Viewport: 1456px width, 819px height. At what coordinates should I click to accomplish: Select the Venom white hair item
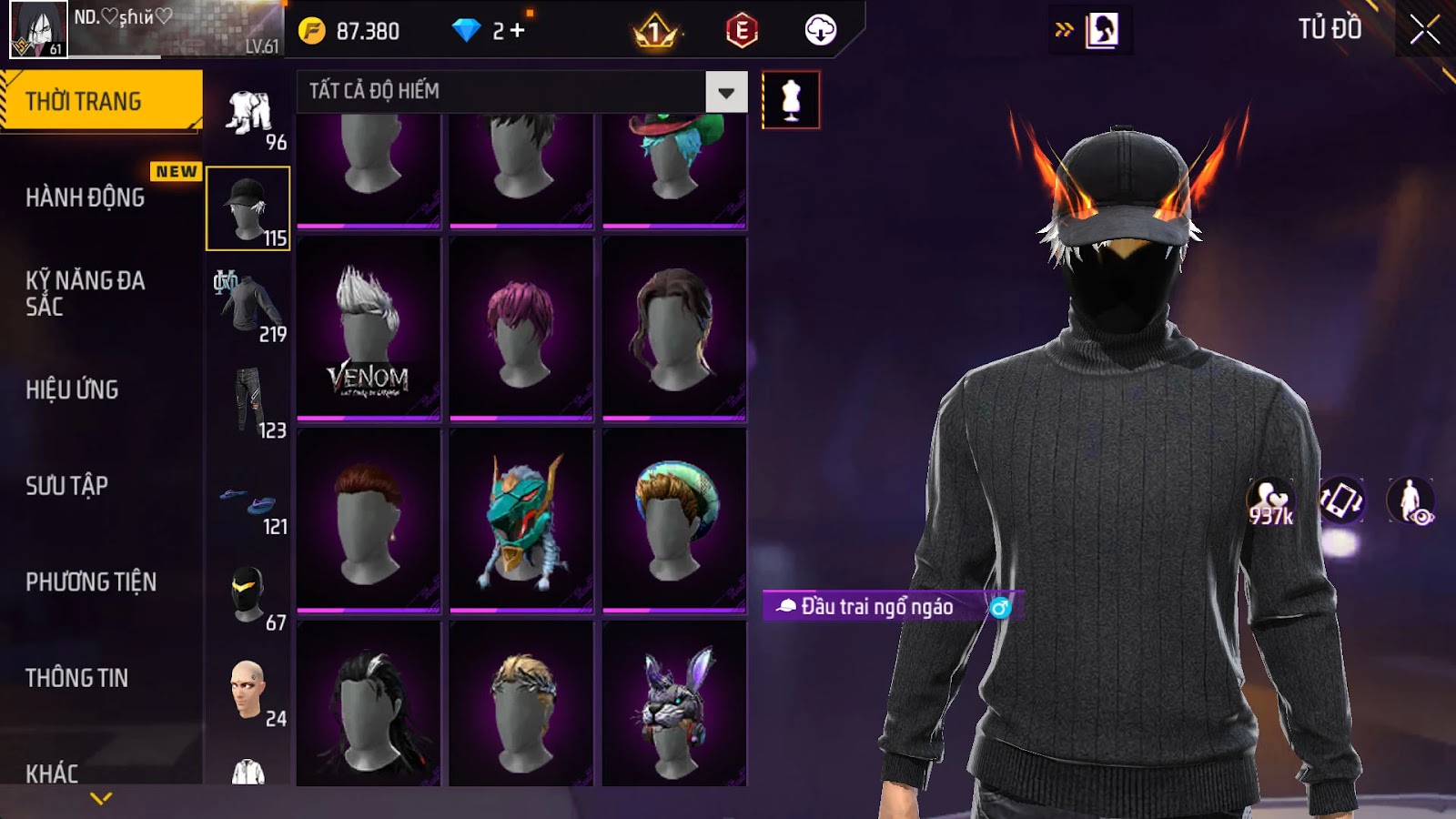pos(369,329)
